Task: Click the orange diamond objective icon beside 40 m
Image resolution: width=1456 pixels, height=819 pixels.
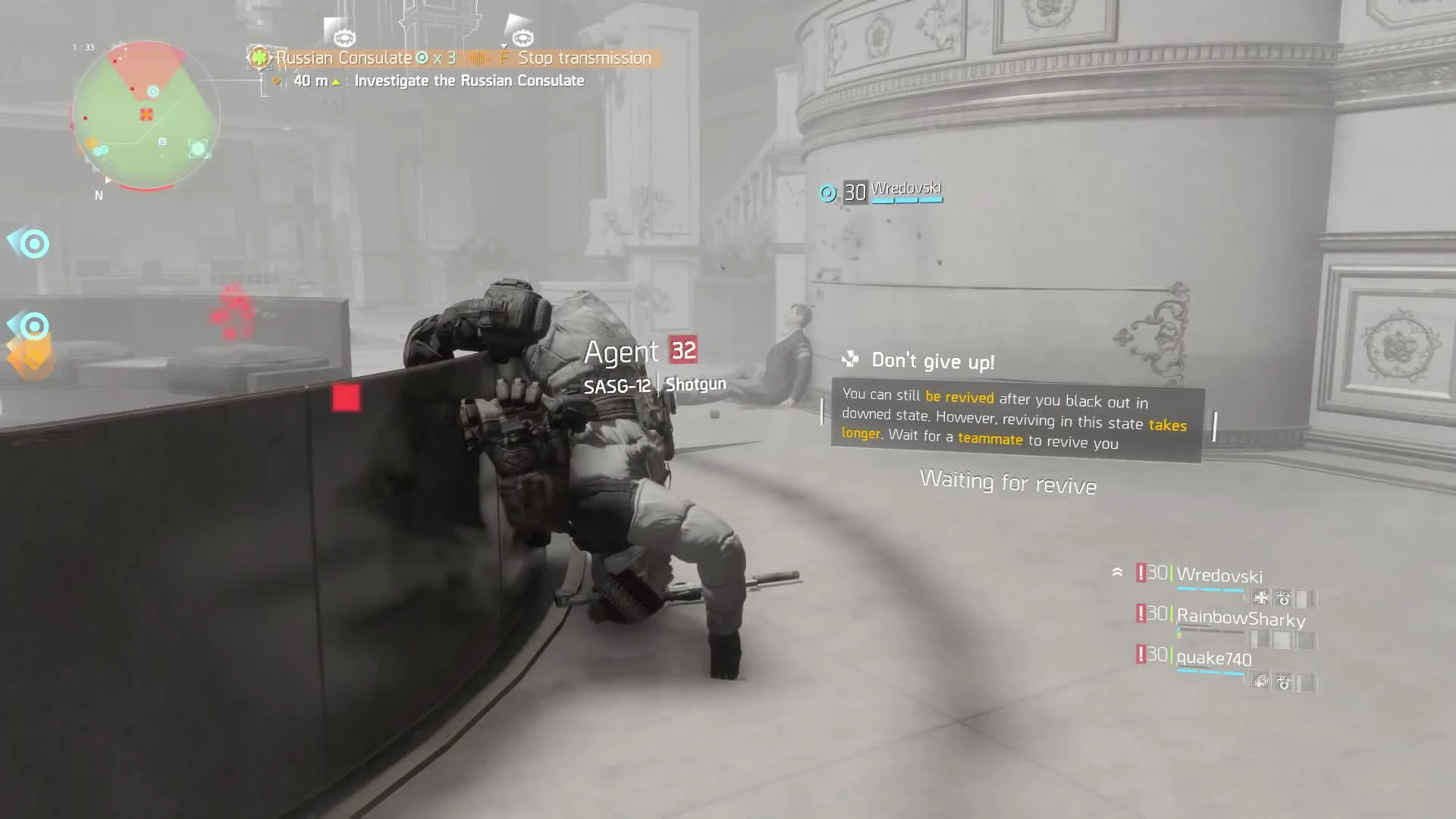Action: click(278, 80)
